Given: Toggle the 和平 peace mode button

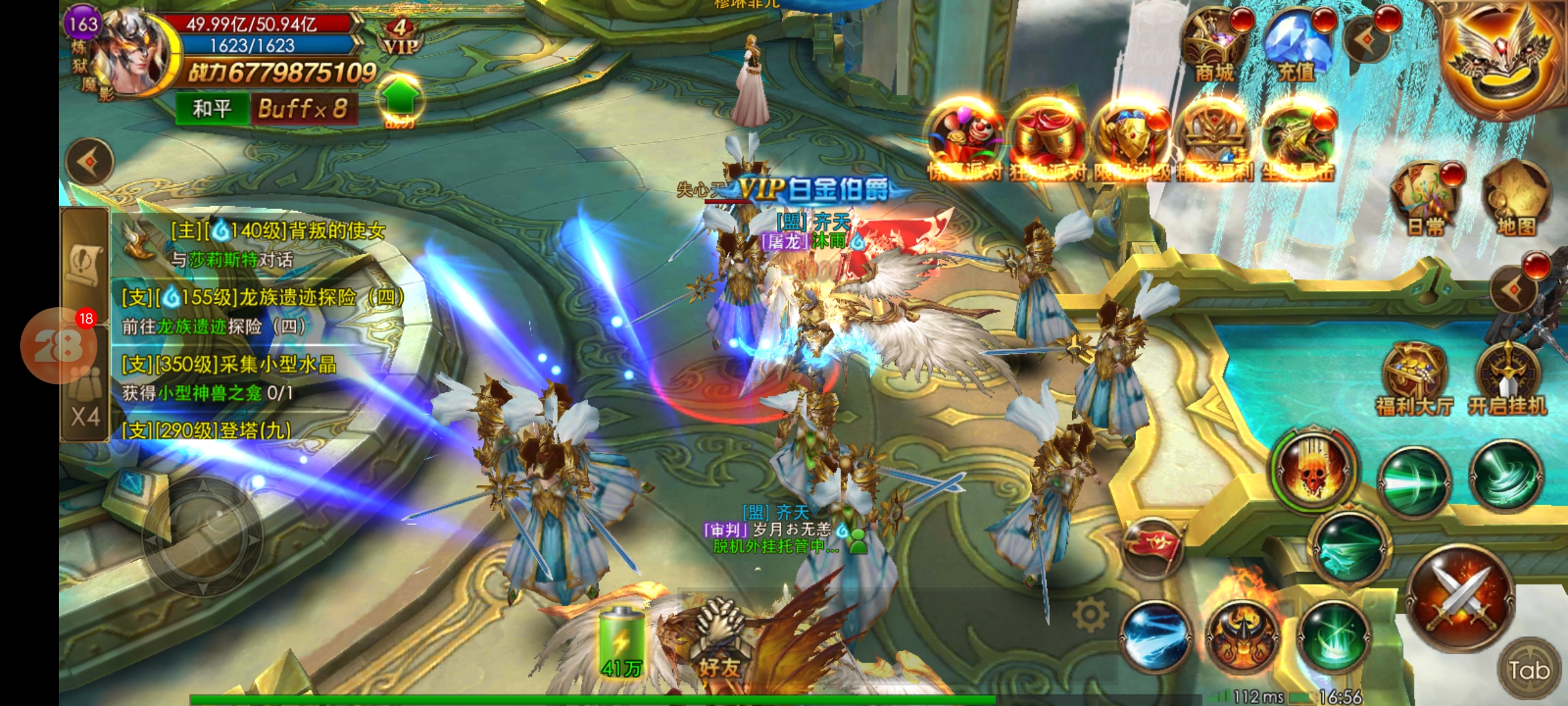Looking at the screenshot, I should (x=212, y=109).
